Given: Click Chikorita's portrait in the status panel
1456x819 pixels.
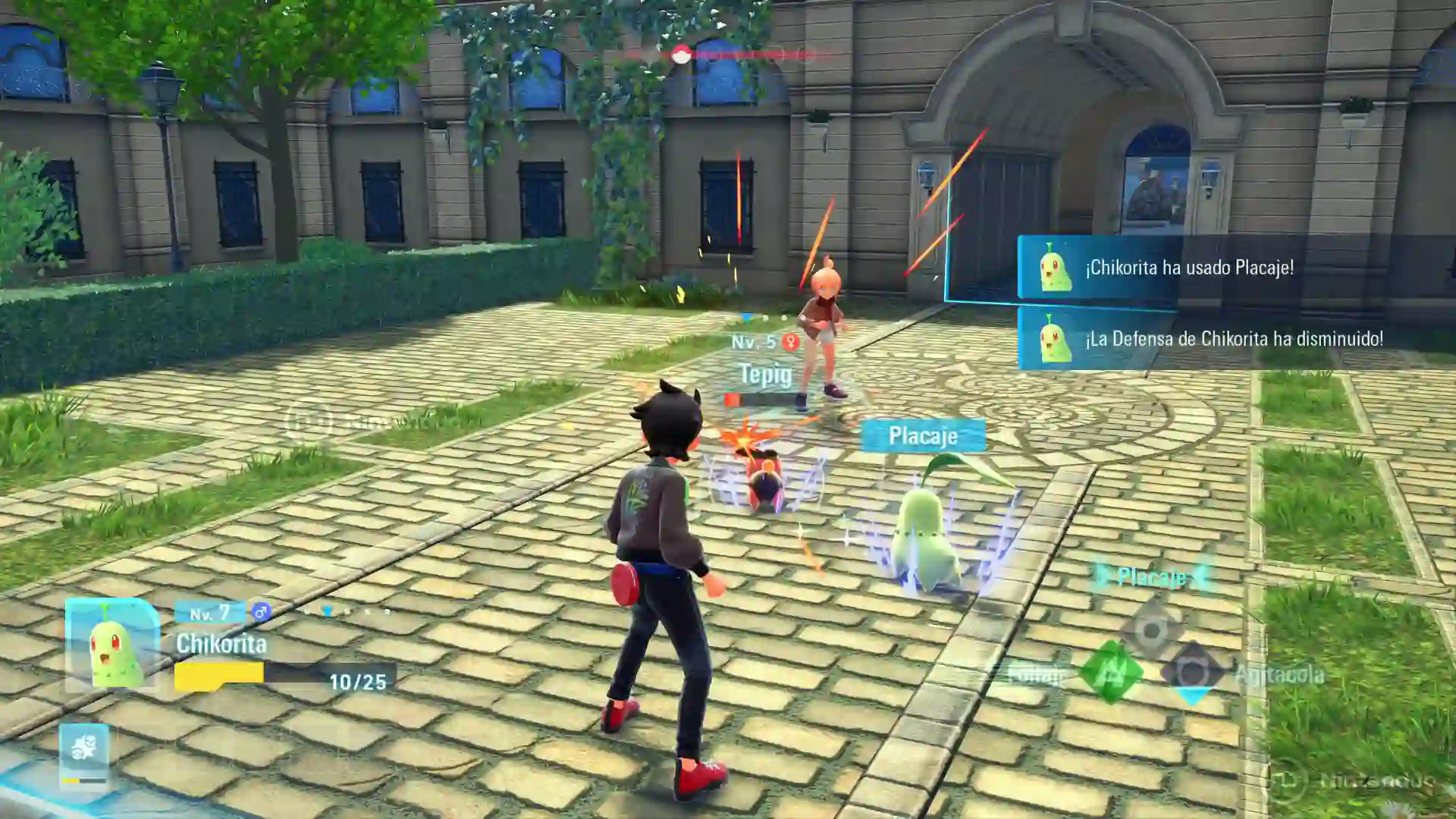Looking at the screenshot, I should pos(112,641).
